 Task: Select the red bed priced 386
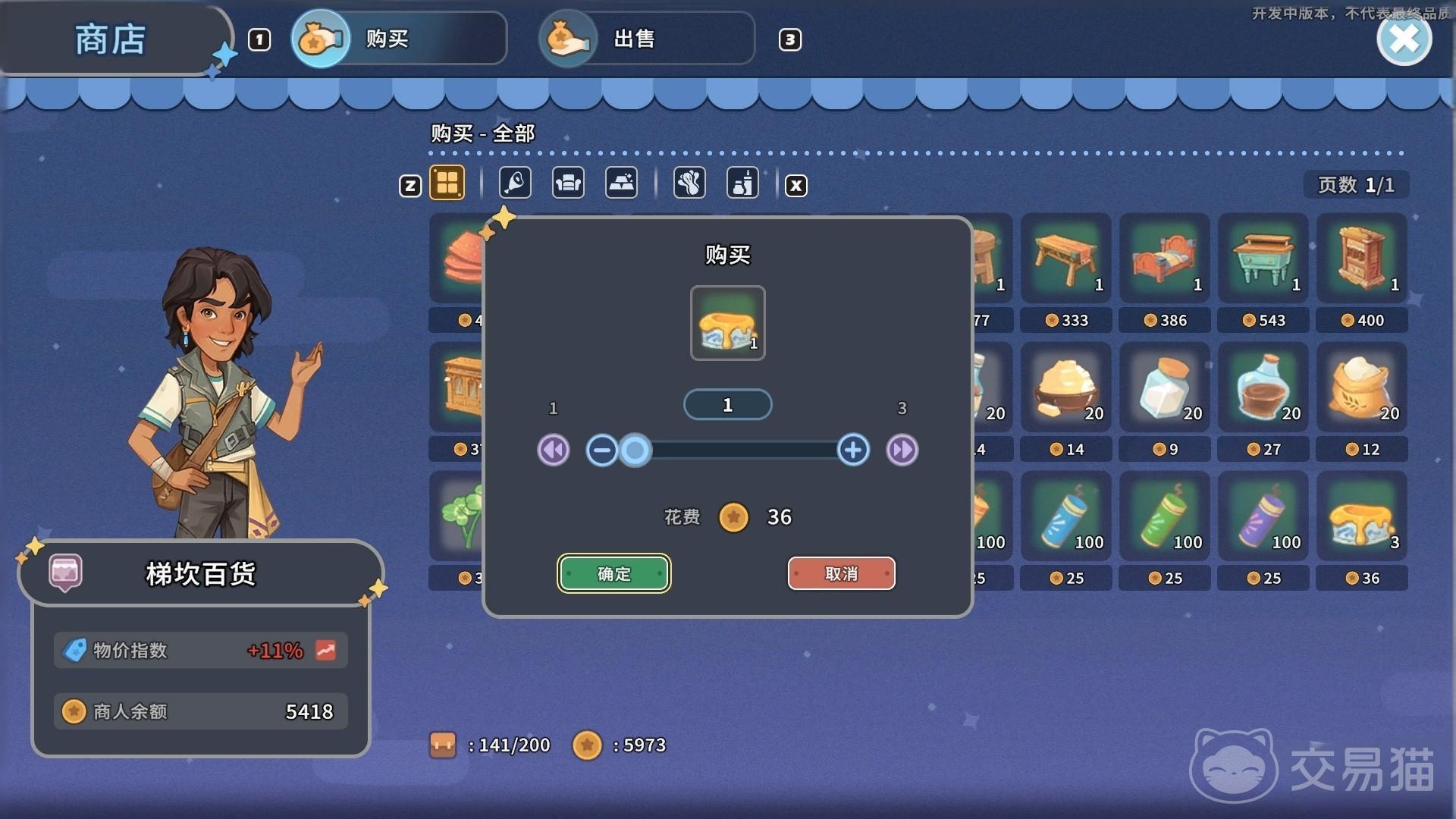(1164, 259)
